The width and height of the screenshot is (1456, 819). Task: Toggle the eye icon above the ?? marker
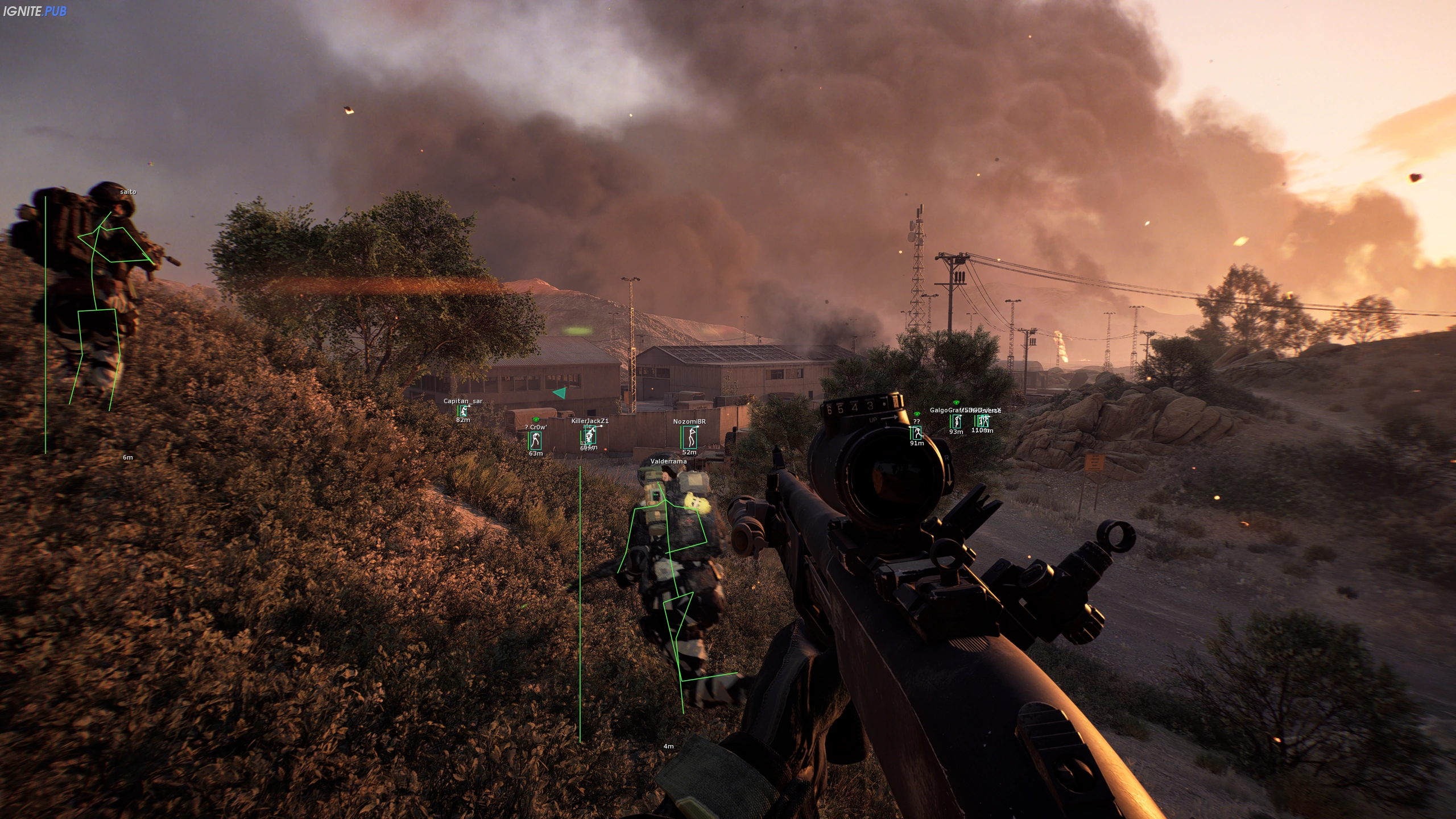[x=917, y=415]
